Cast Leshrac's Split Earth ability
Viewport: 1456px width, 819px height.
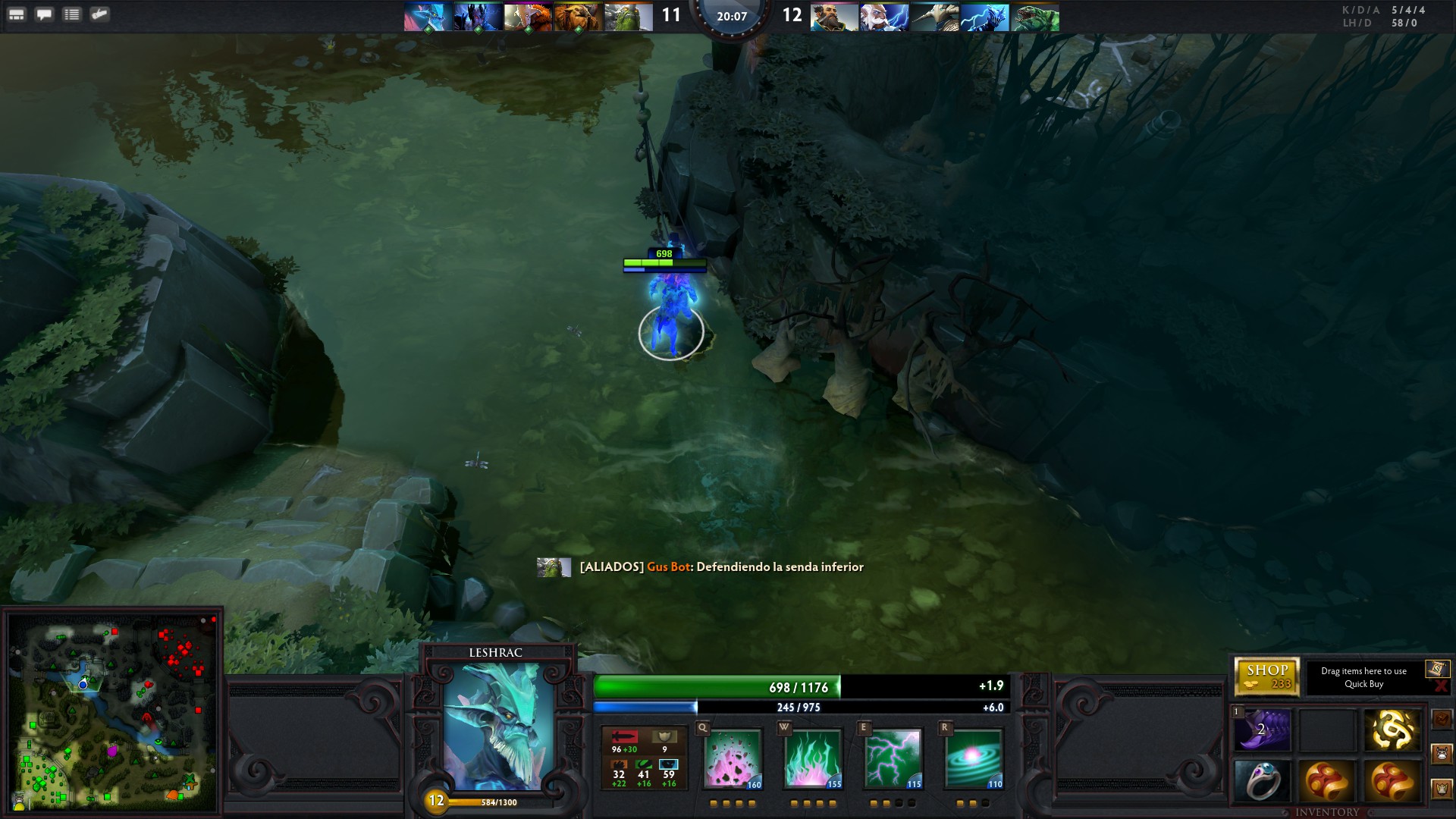coord(733,758)
